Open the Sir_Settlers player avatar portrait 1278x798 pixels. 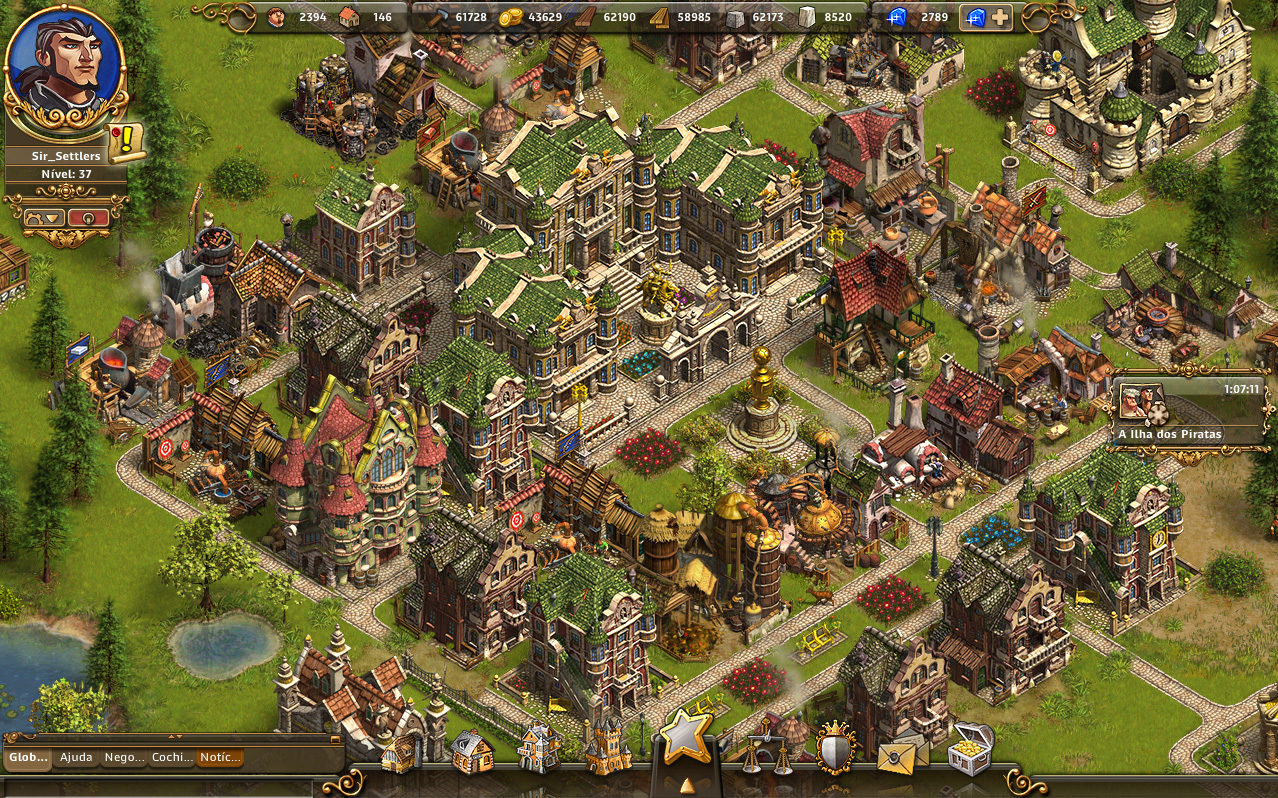pyautogui.click(x=64, y=66)
